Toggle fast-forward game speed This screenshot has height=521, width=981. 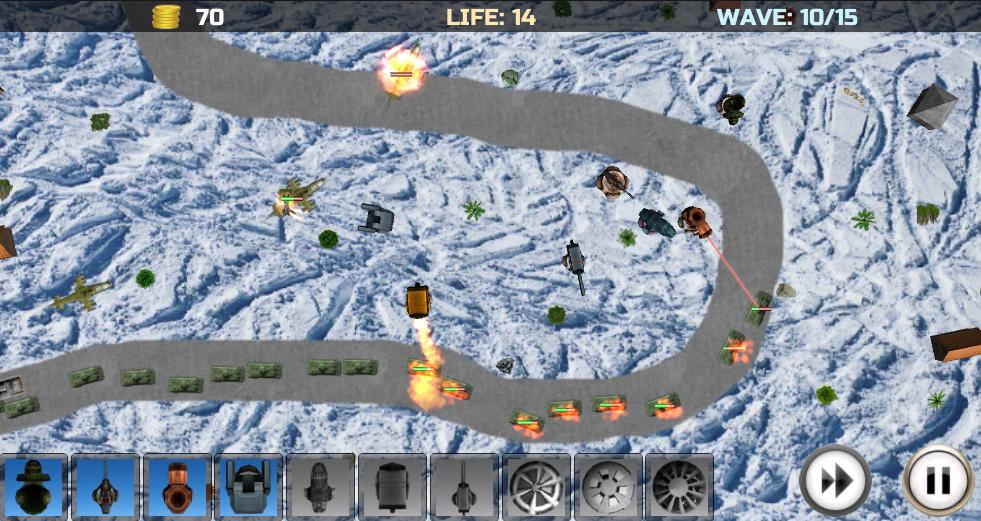tap(834, 482)
